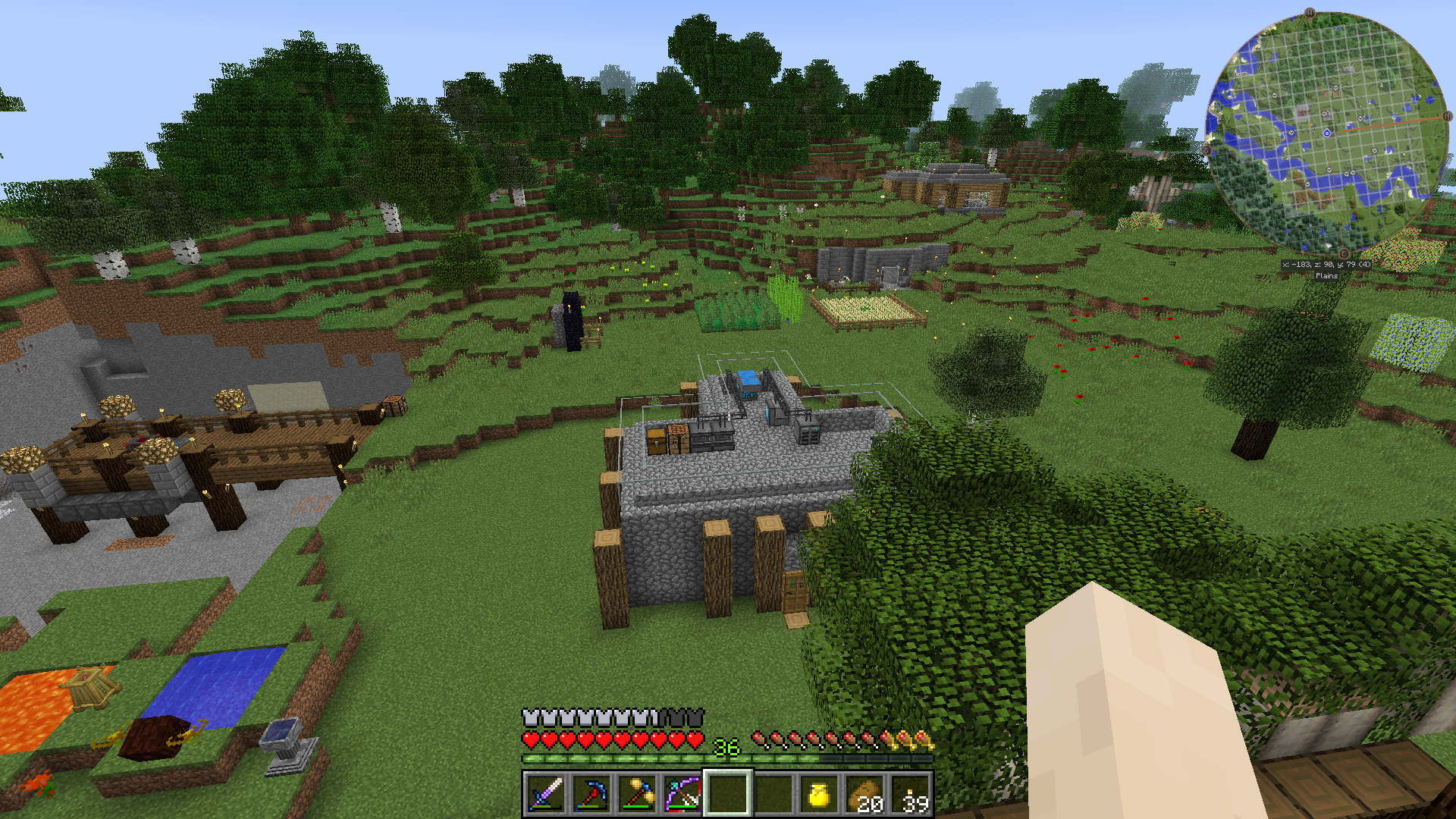Equip the purple bow from the hotbar
The image size is (1456, 819).
[x=682, y=794]
